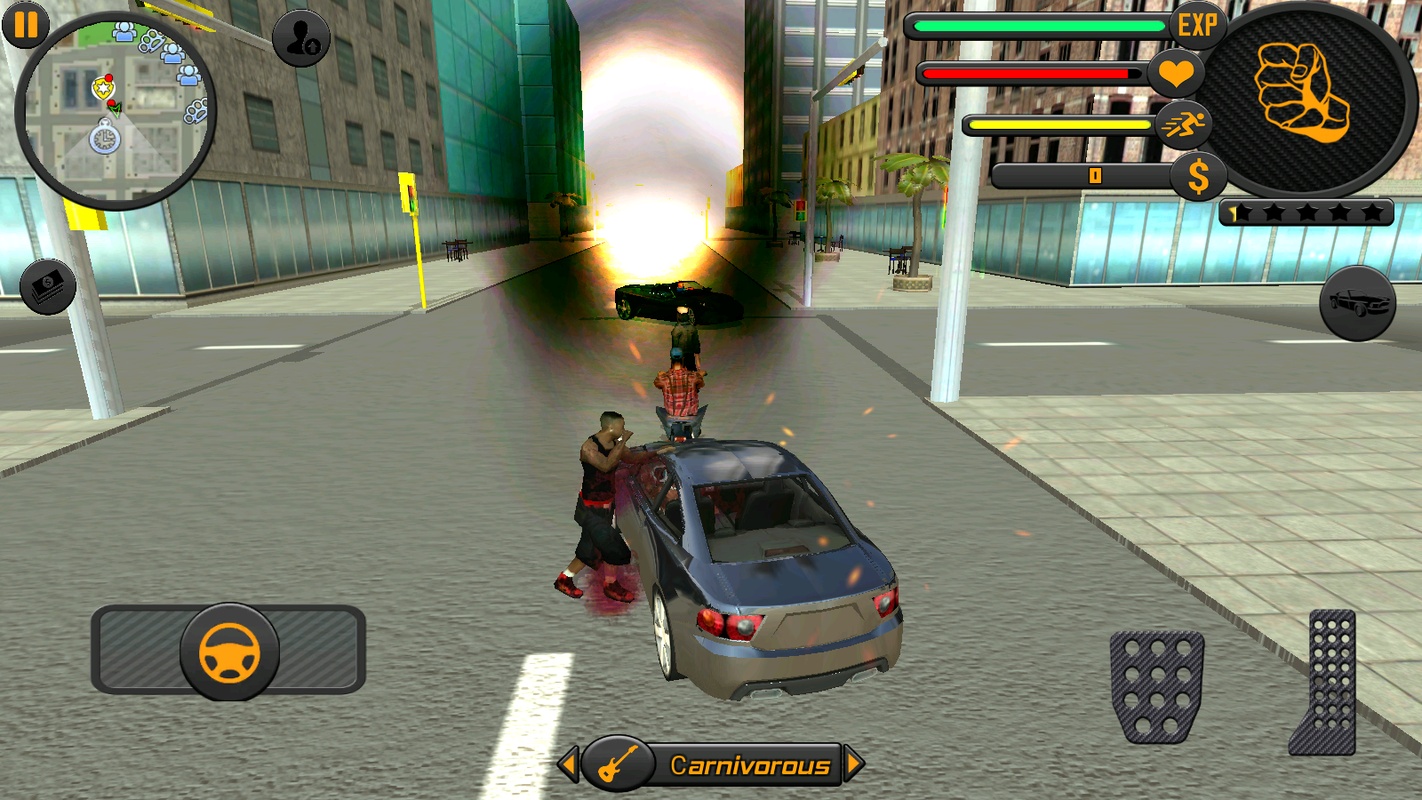Switch to the previous radio station
Image resolution: width=1422 pixels, height=800 pixels.
point(568,765)
